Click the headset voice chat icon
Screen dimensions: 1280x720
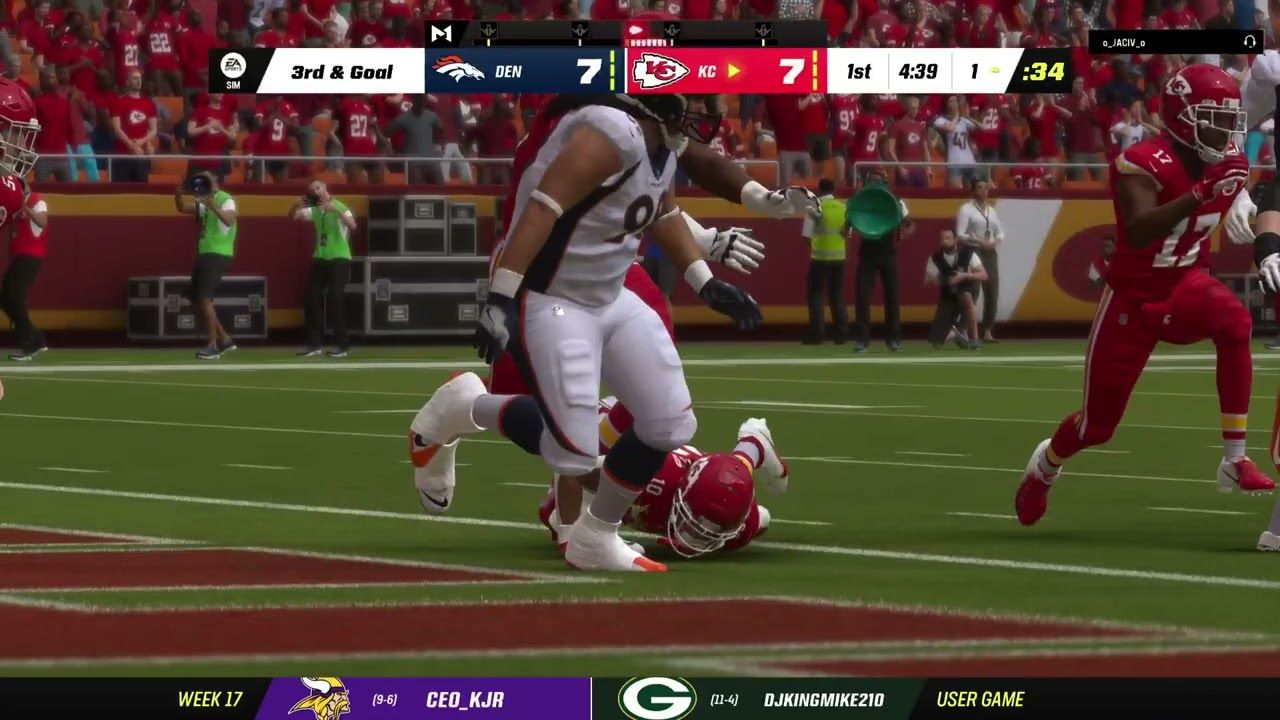[1249, 42]
